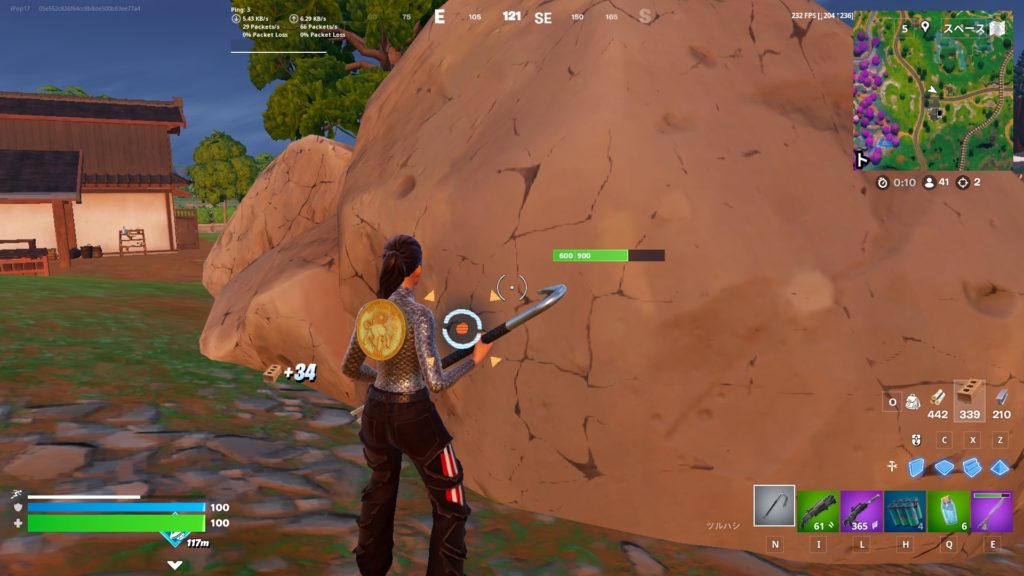Select the purple melee weapon slot
The image size is (1024, 576).
[x=991, y=510]
